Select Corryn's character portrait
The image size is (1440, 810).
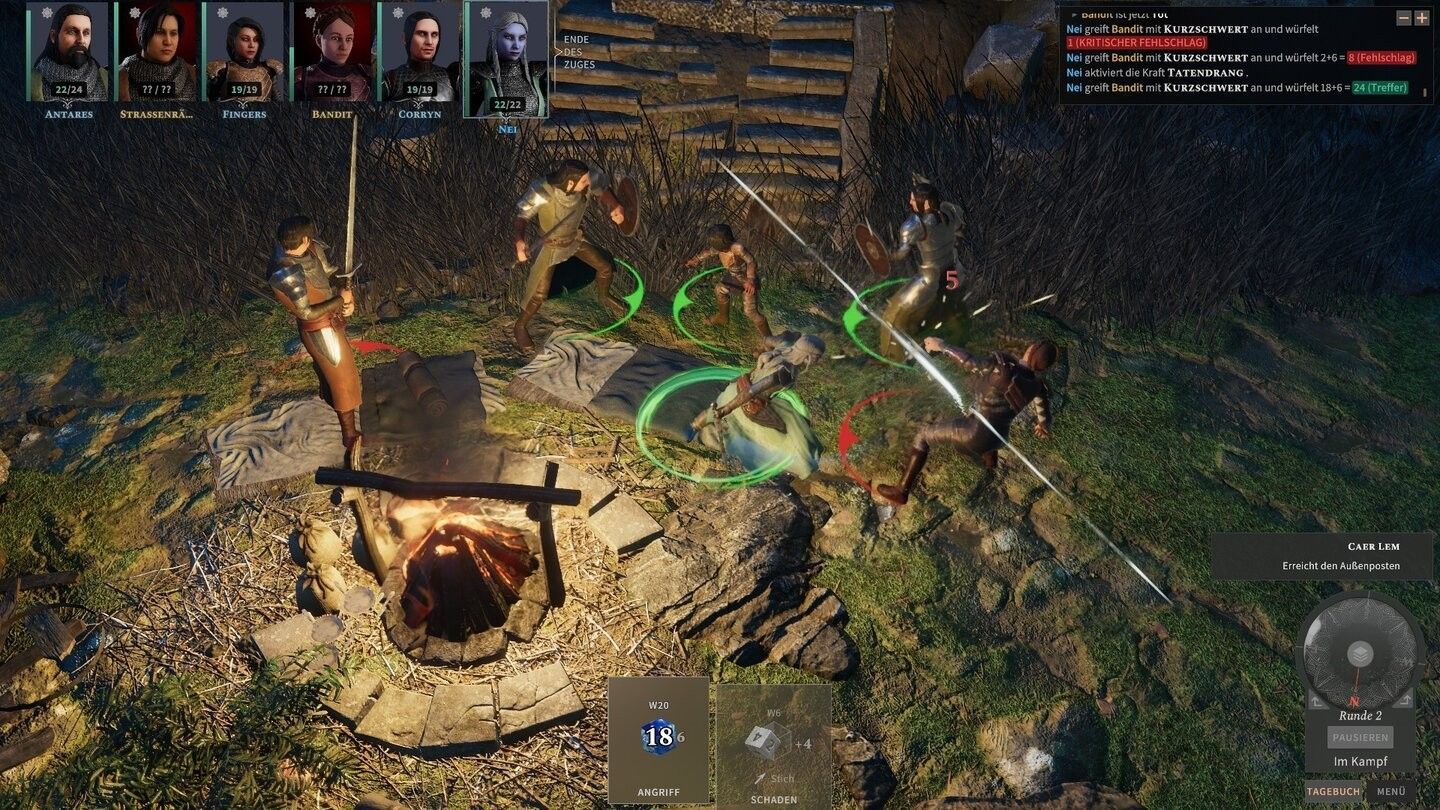pos(419,50)
